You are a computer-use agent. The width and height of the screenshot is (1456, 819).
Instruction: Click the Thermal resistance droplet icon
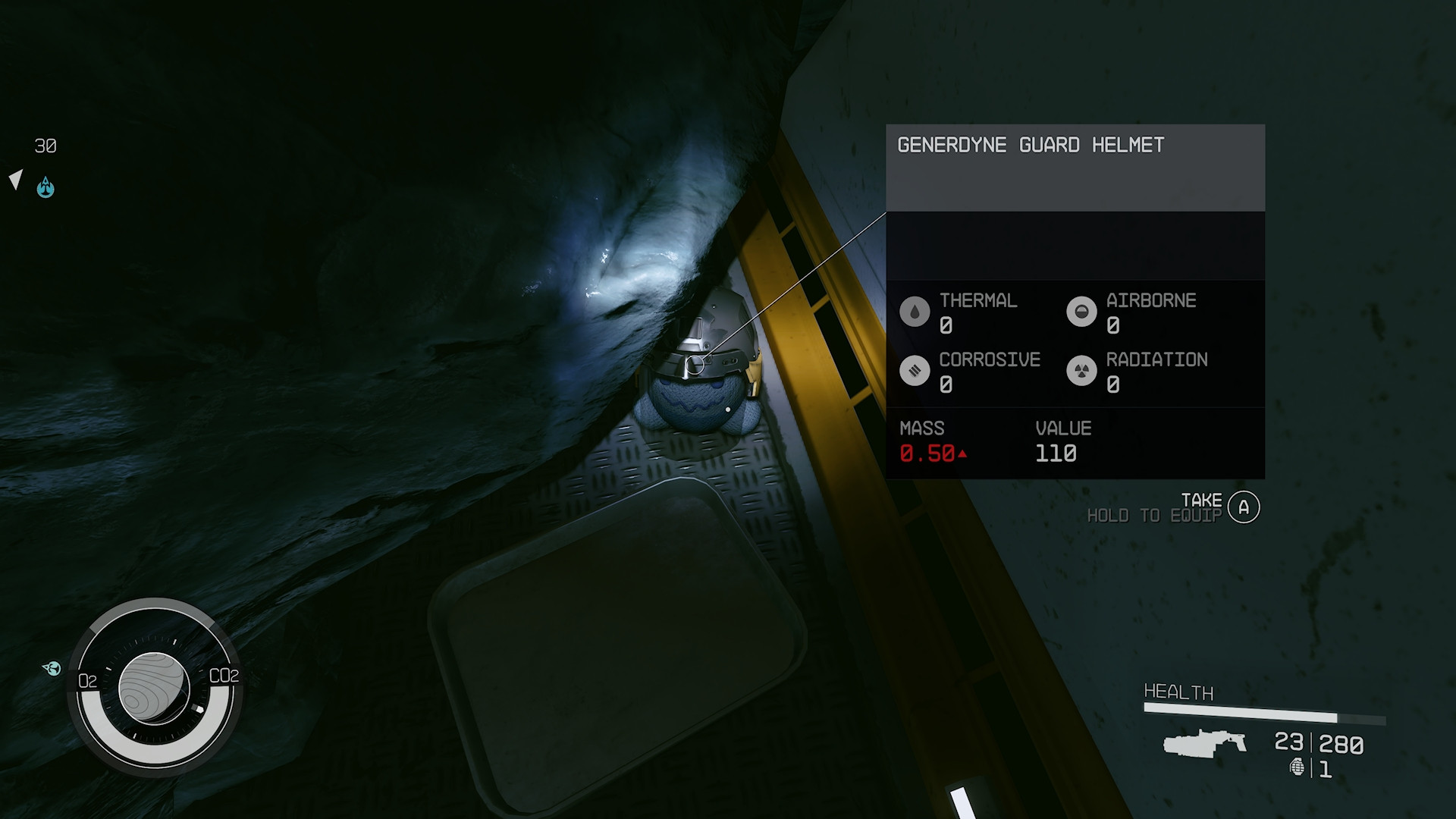point(915,312)
